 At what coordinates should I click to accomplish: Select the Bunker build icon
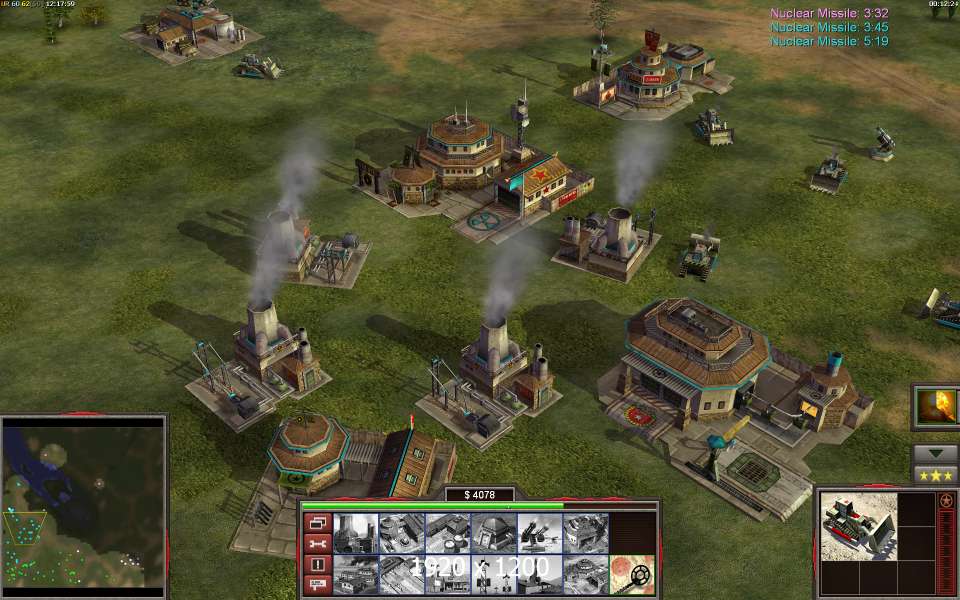click(x=493, y=533)
